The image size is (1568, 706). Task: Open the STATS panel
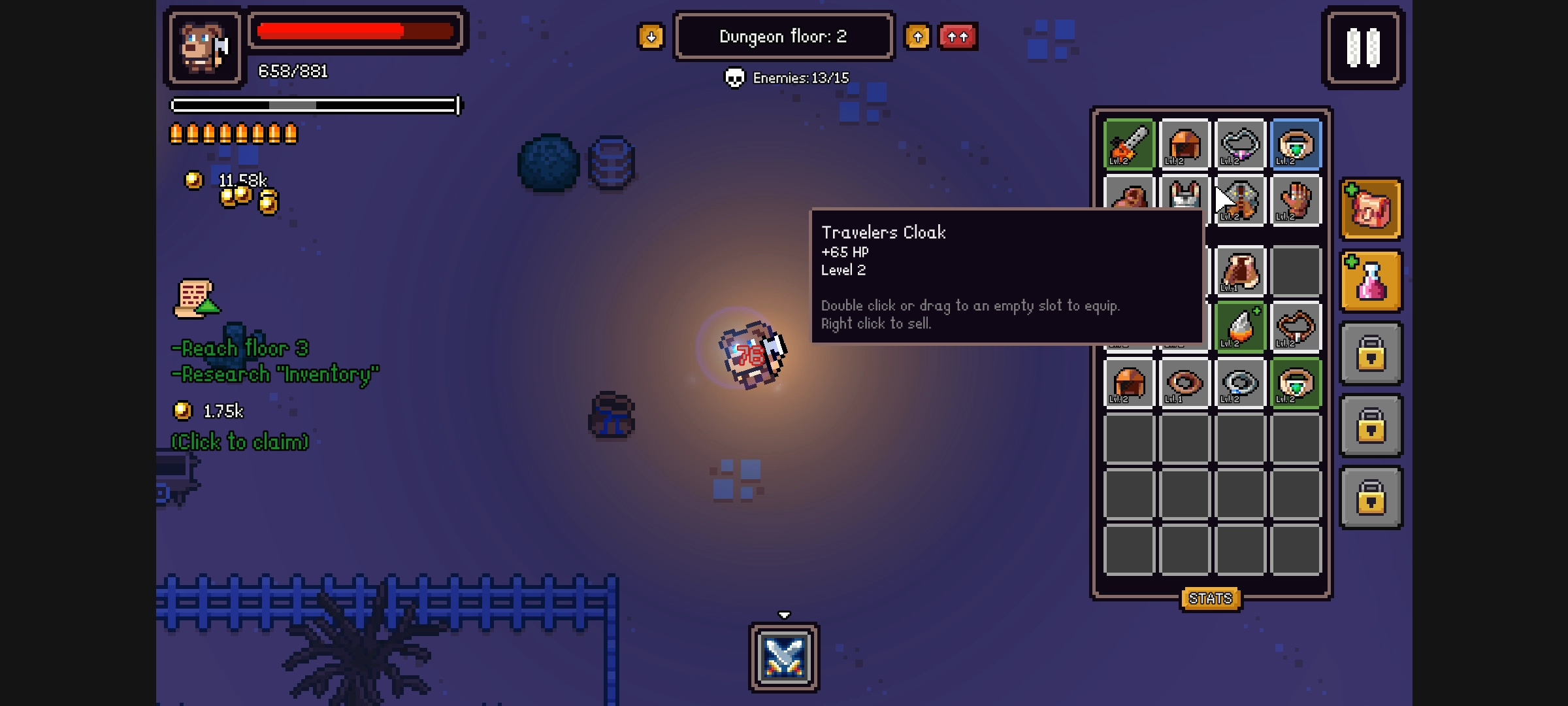click(x=1210, y=598)
